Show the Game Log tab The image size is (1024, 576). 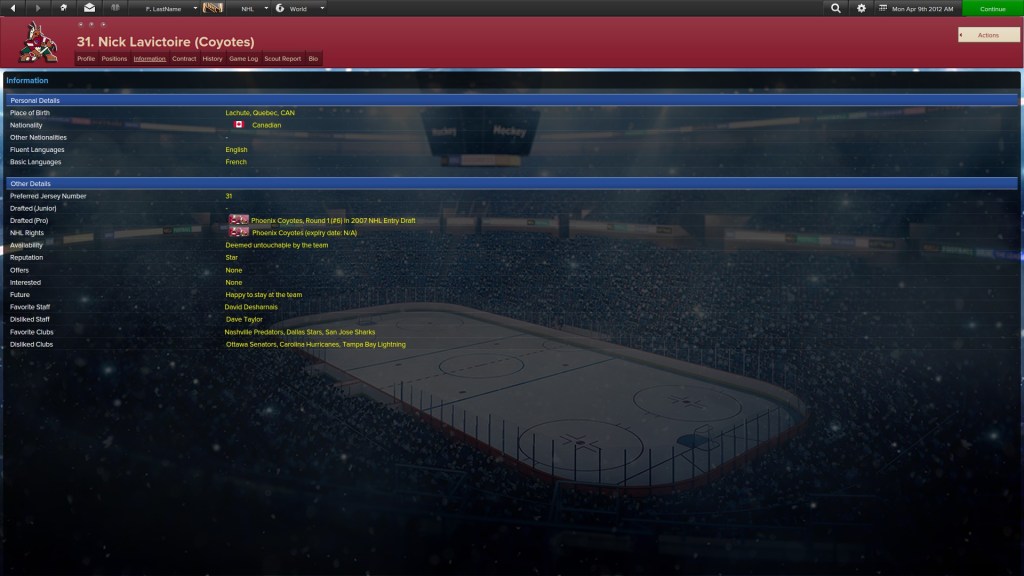(x=243, y=59)
